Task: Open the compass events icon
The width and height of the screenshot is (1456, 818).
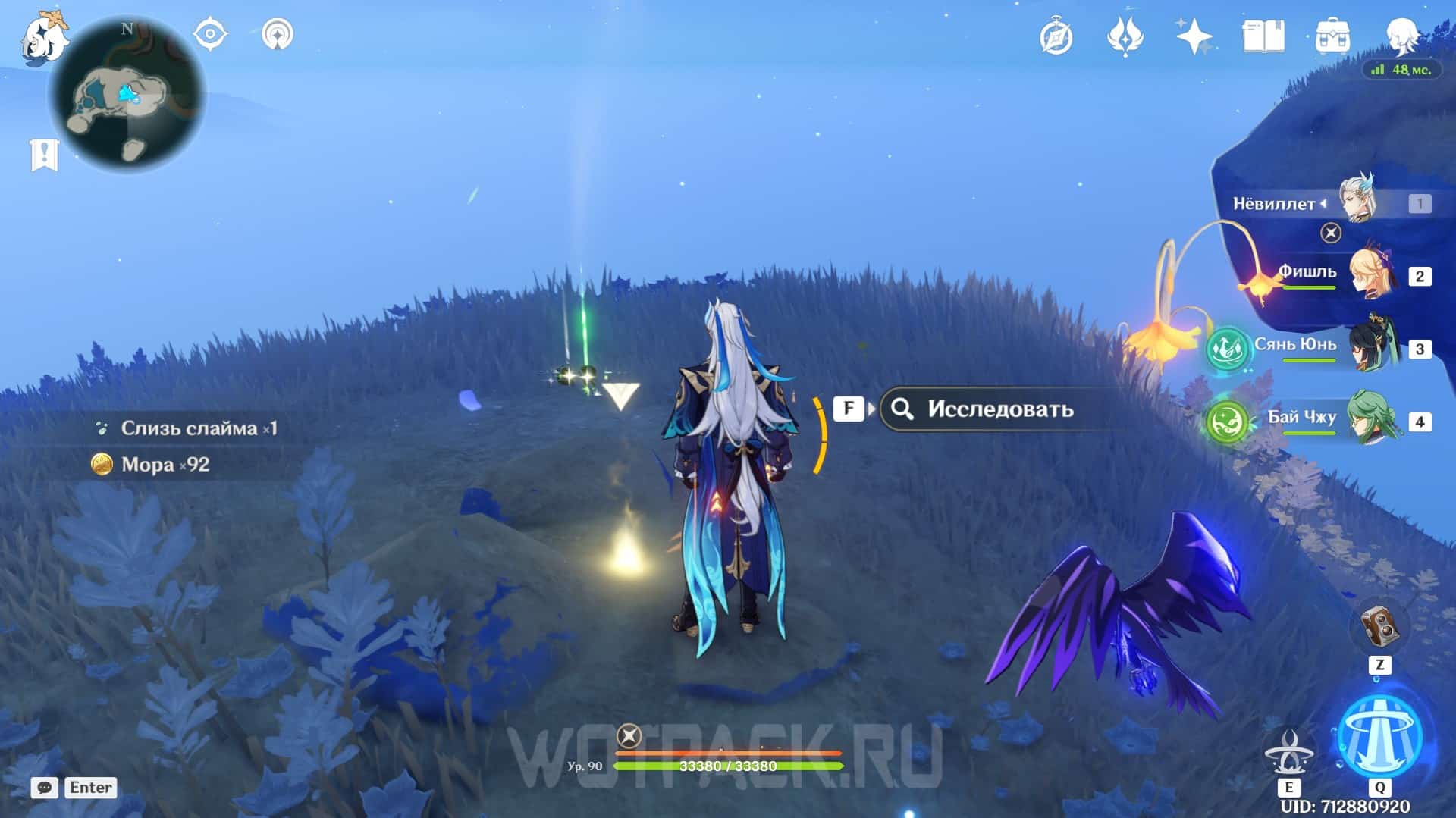Action: (x=1056, y=36)
